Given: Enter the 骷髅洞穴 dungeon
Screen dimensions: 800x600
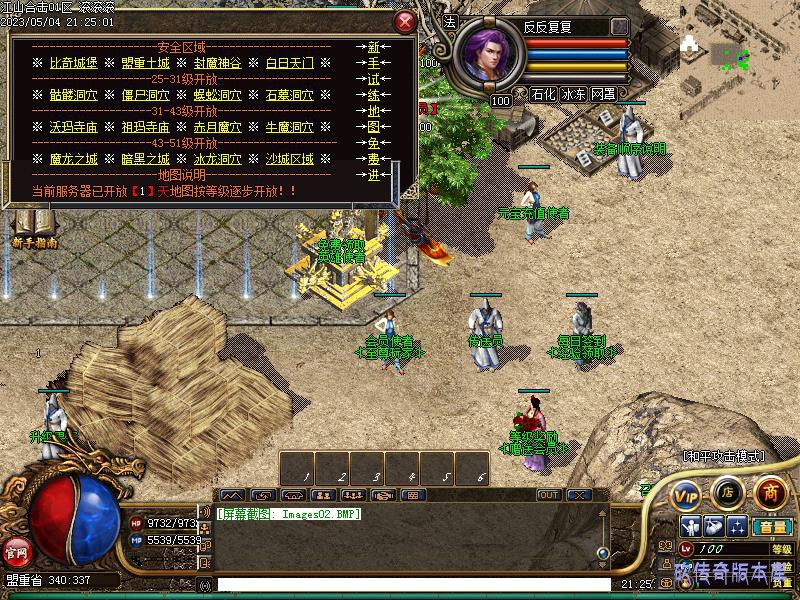Looking at the screenshot, I should [x=75, y=95].
